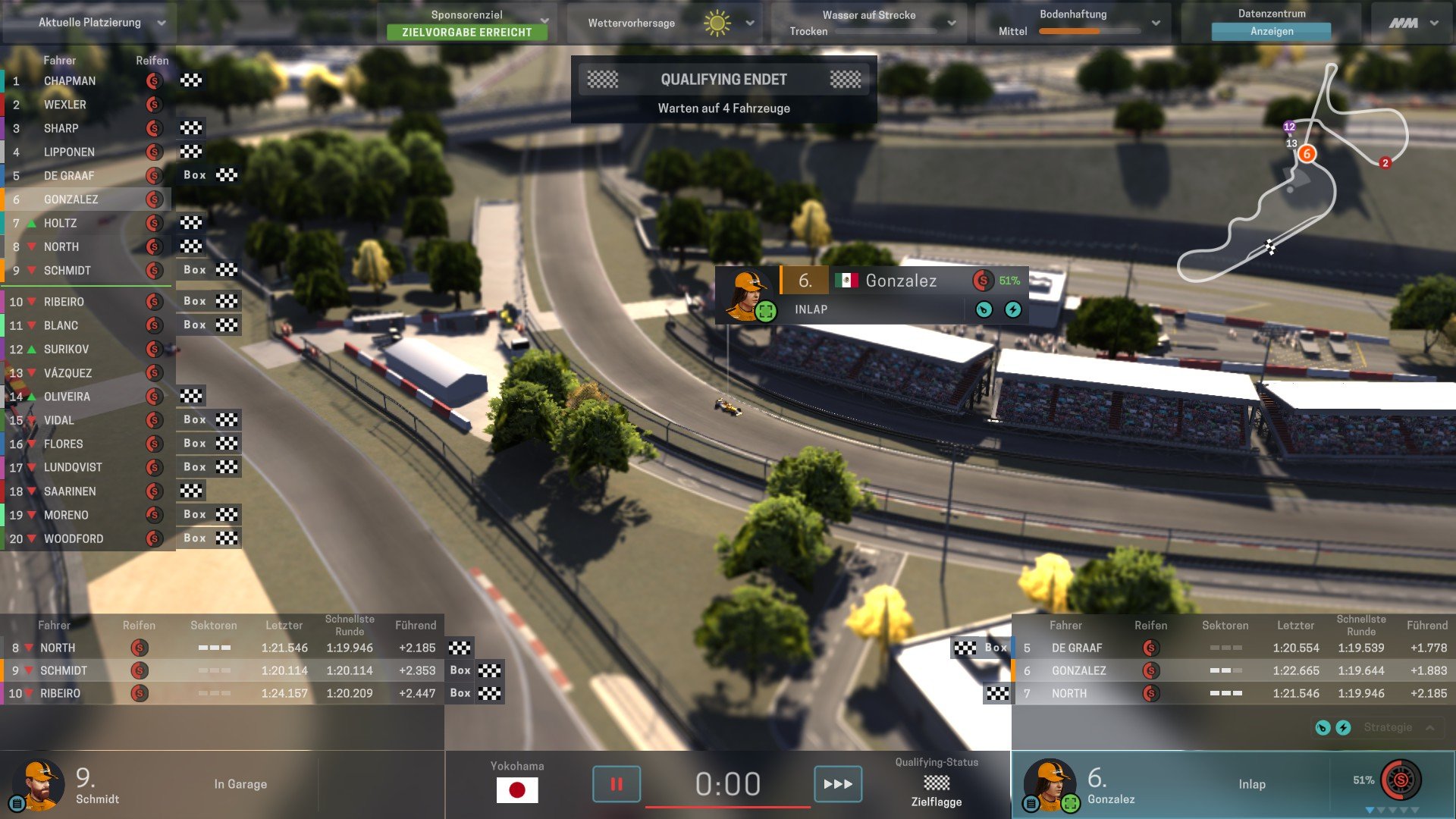
Task: Click the lightning bolt icon on Gonzalez's tag
Action: tap(1012, 309)
